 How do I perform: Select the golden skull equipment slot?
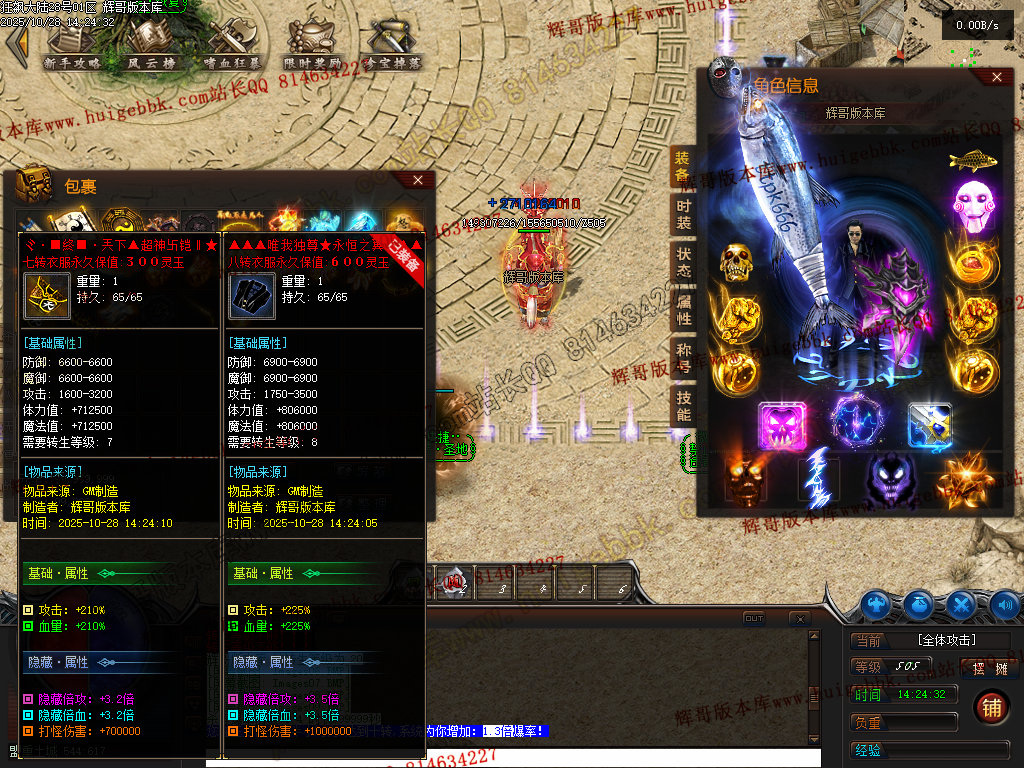click(x=736, y=263)
